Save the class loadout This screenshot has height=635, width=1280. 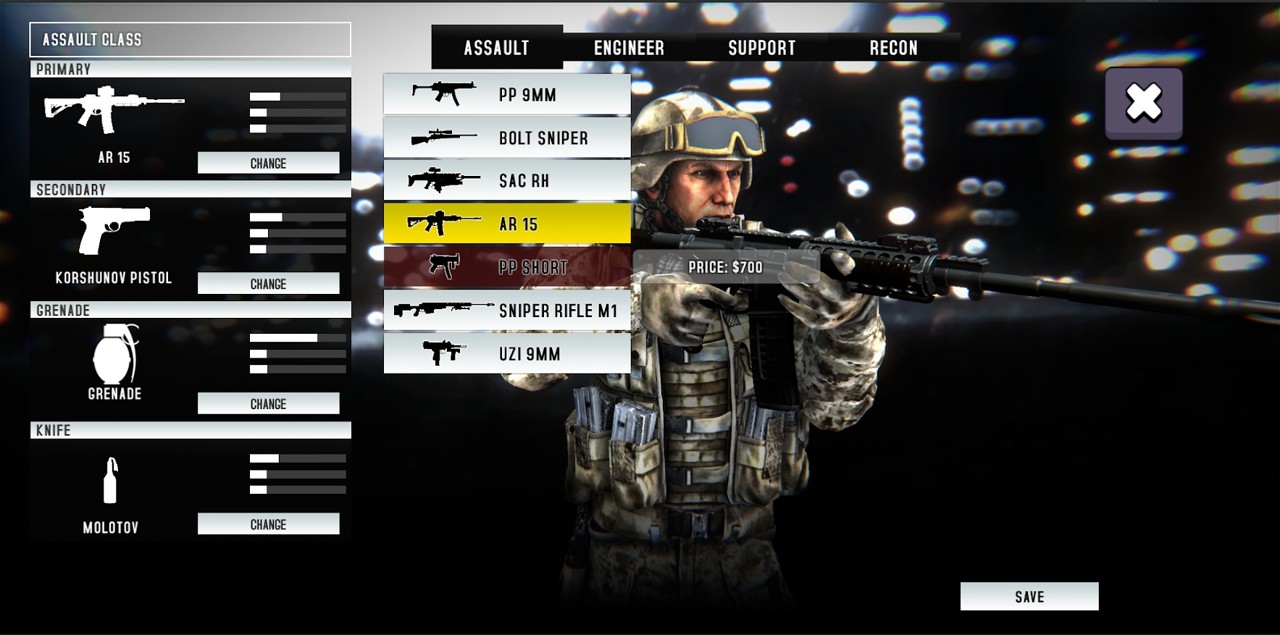pos(1029,596)
